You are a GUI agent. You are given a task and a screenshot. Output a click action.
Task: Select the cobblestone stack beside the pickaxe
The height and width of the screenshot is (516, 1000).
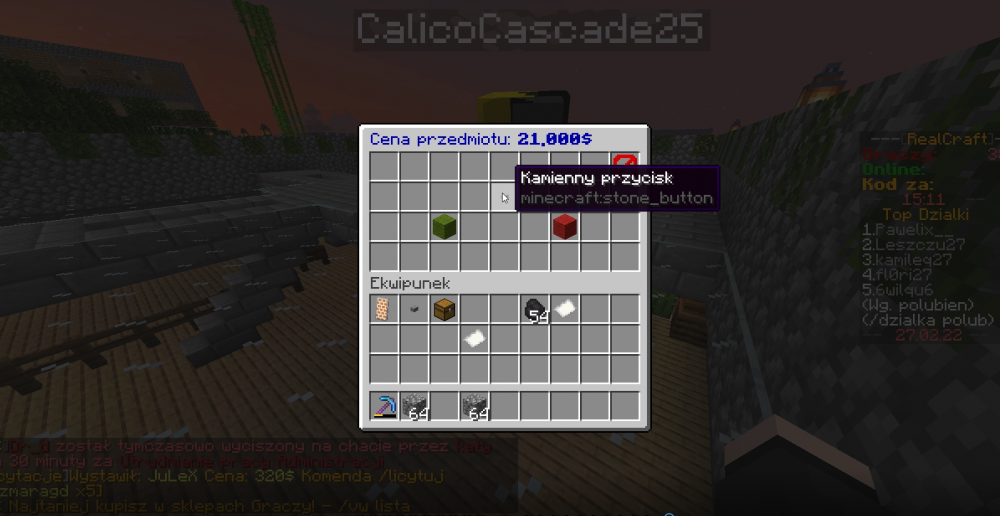[x=415, y=407]
